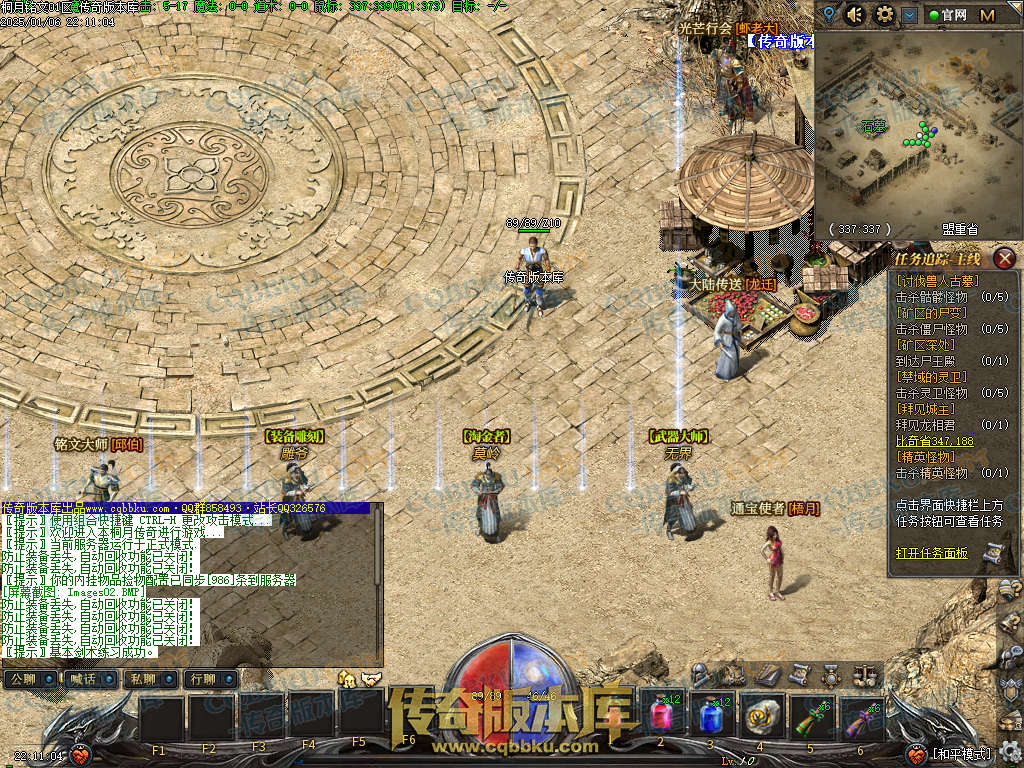The height and width of the screenshot is (768, 1024).
Task: Click the 官网 official site button
Action: click(x=946, y=15)
